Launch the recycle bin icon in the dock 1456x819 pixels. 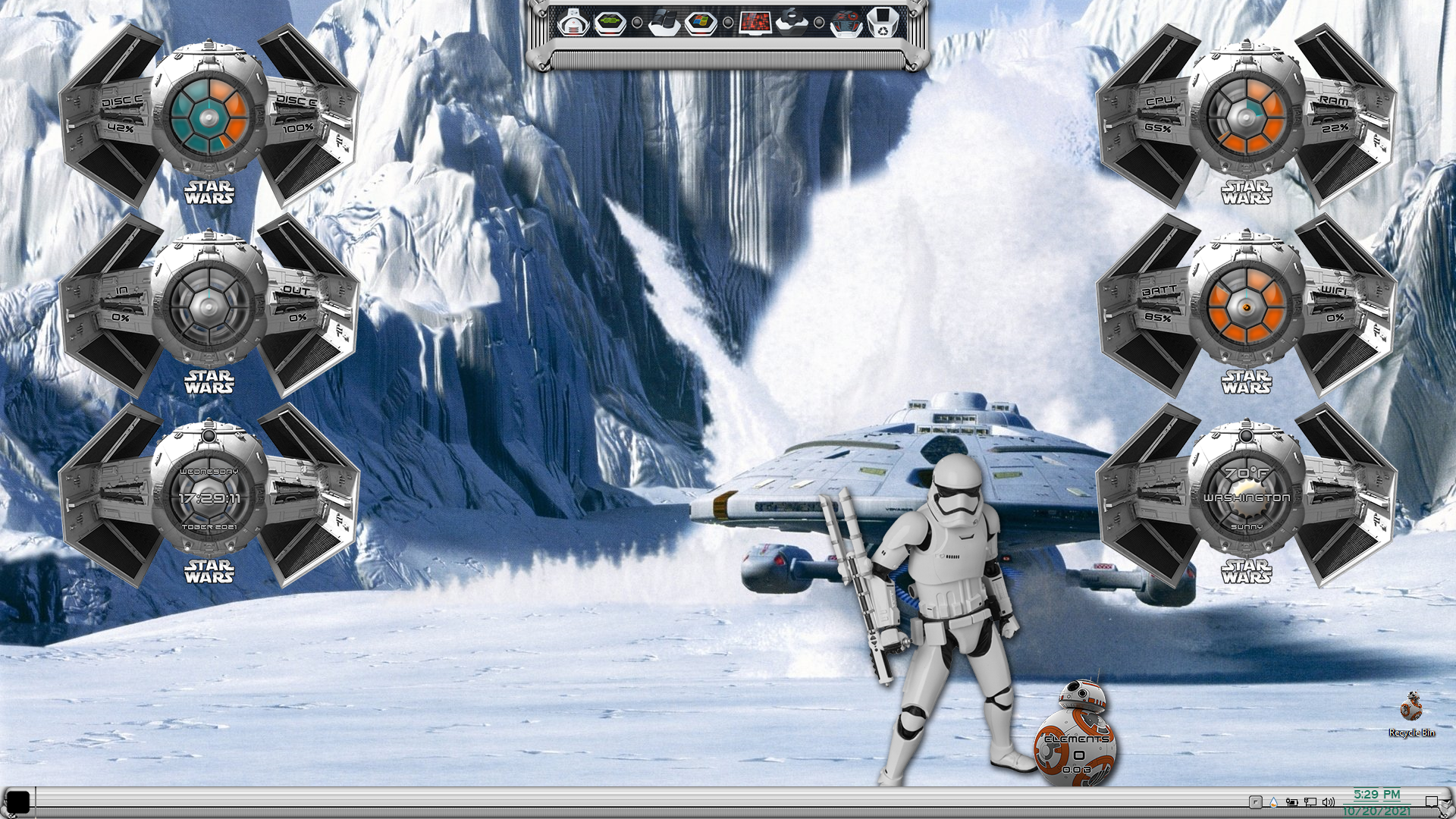pyautogui.click(x=881, y=22)
